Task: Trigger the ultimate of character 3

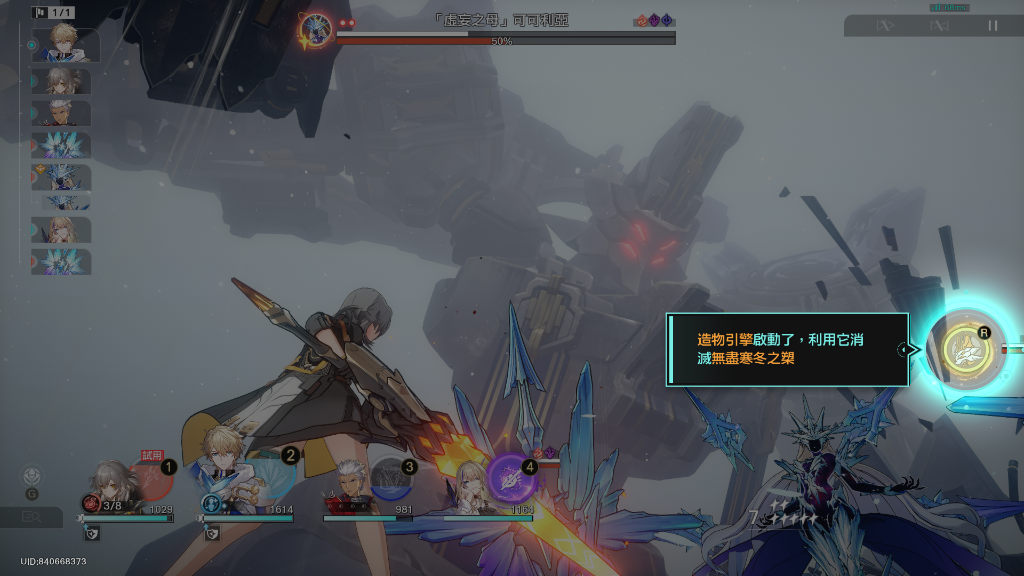Action: coord(391,479)
